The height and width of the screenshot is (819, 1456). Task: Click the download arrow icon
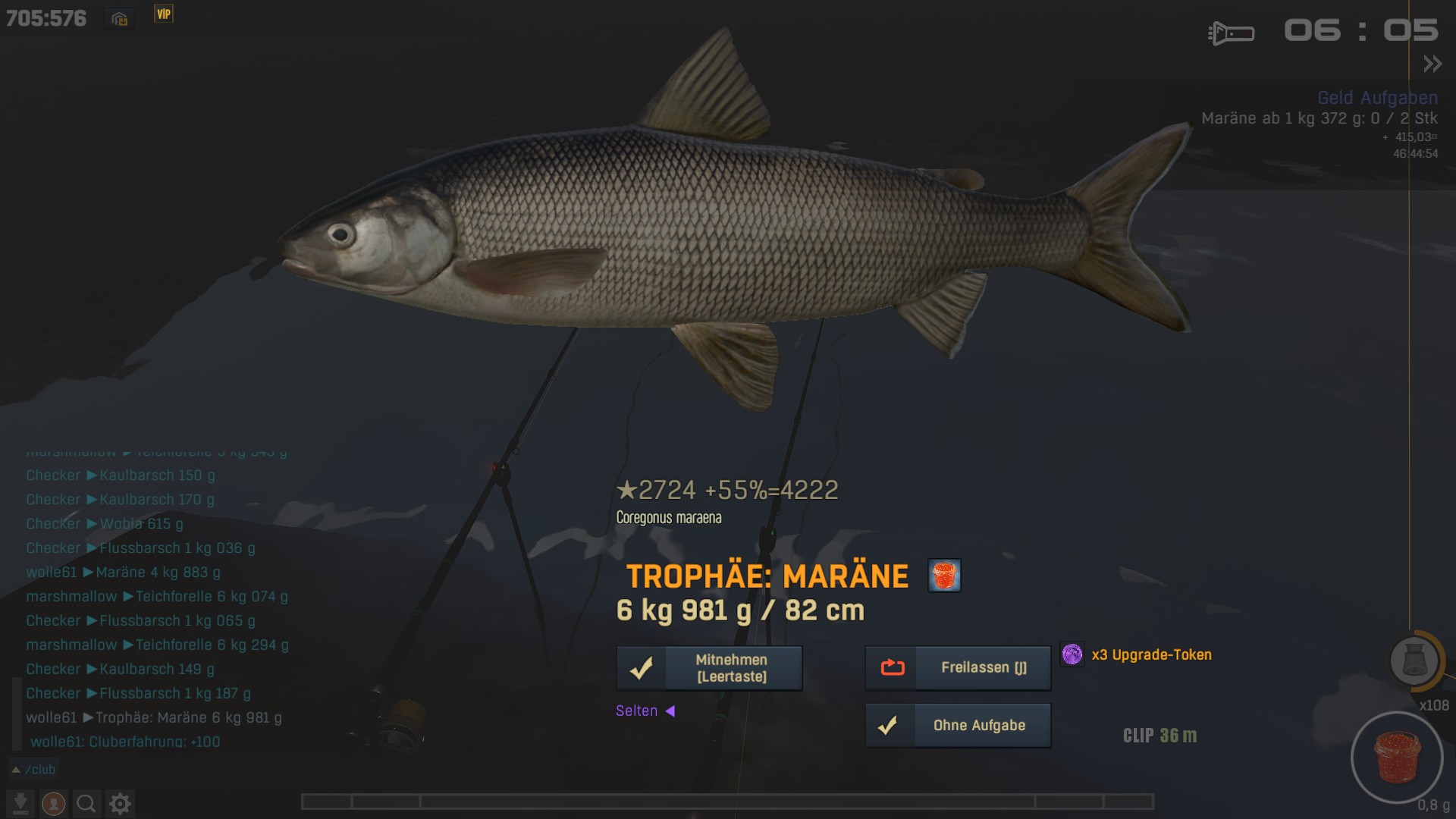coord(20,803)
